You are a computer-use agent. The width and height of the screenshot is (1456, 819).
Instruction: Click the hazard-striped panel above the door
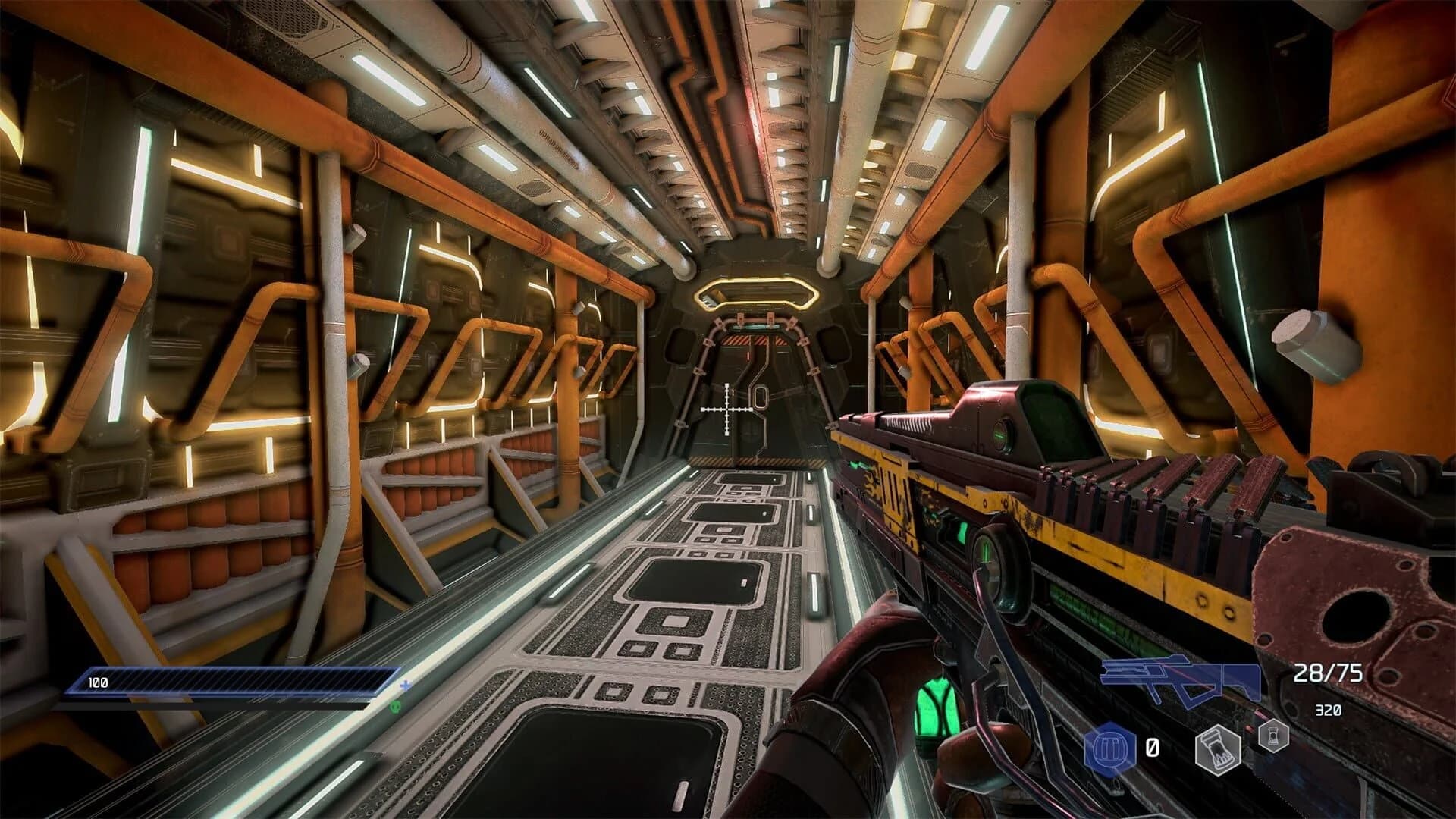point(751,341)
